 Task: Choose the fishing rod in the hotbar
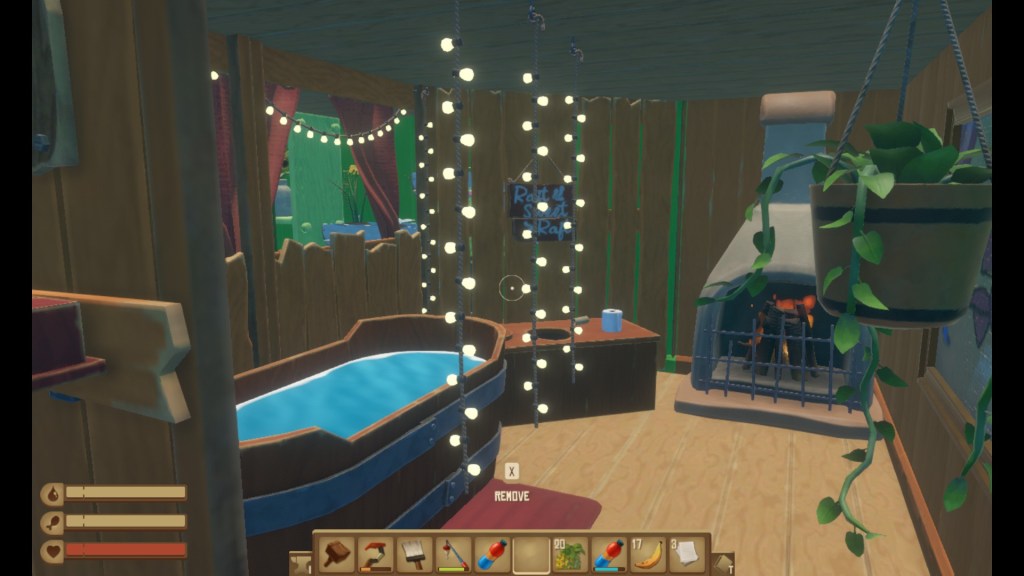tap(453, 554)
